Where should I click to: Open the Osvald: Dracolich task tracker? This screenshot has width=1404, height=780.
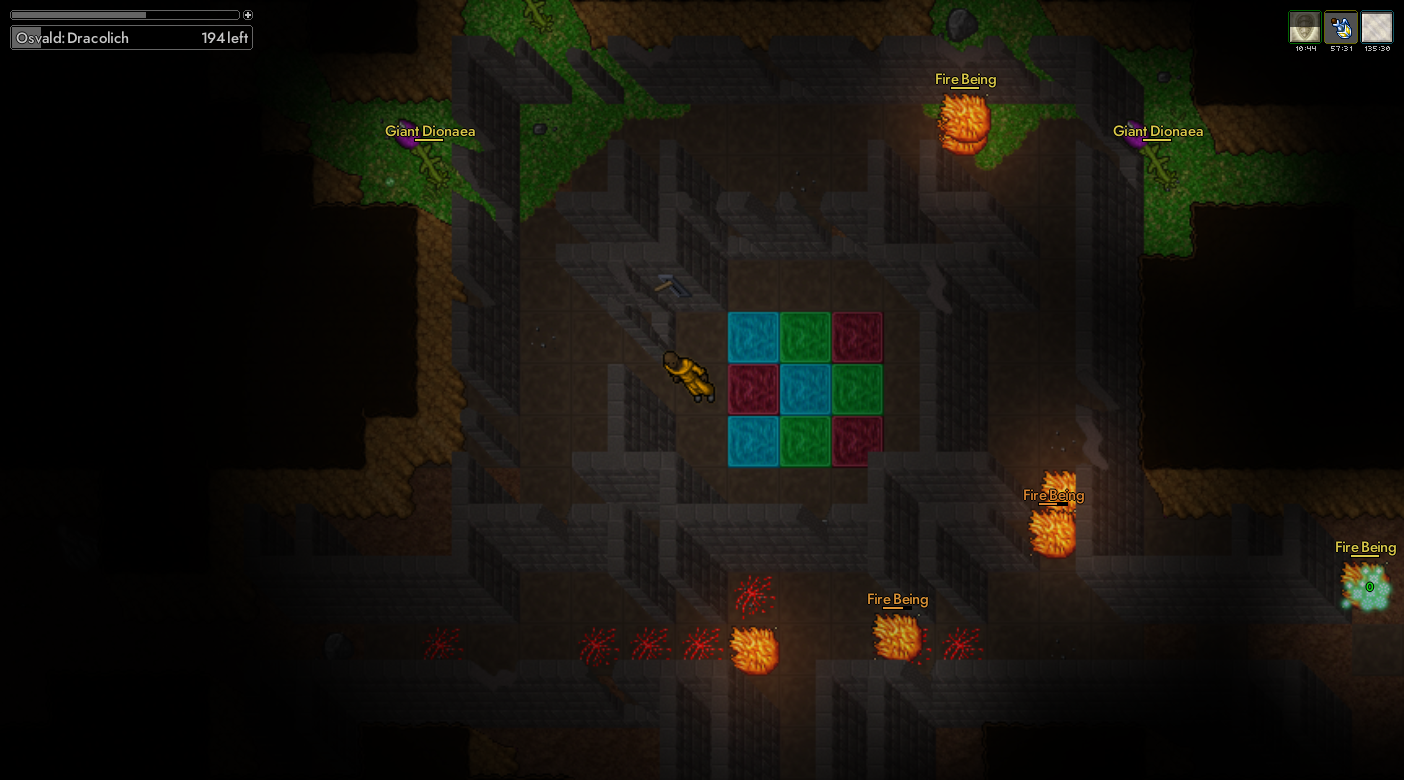[131, 38]
